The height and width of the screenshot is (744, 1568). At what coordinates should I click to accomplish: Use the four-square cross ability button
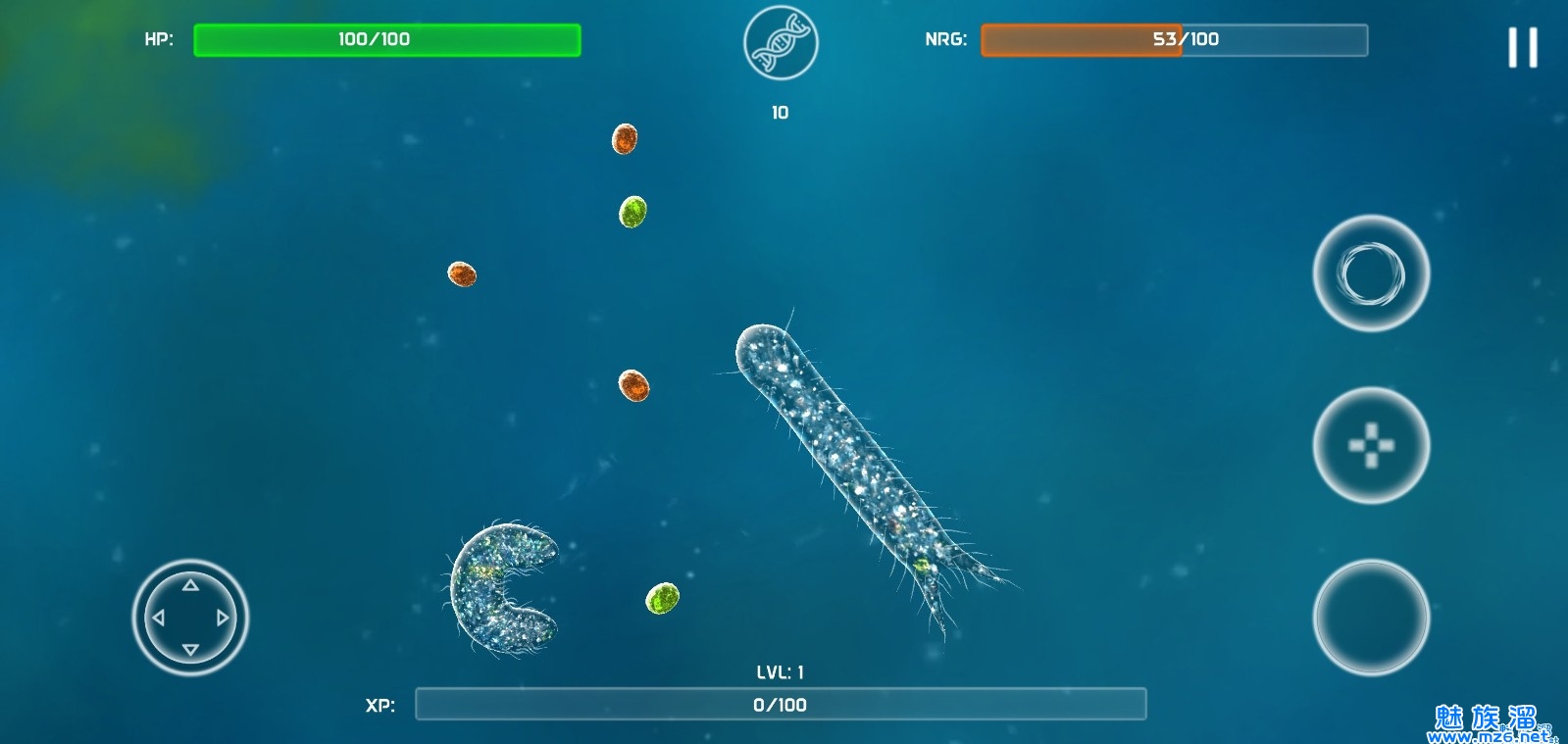point(1371,446)
